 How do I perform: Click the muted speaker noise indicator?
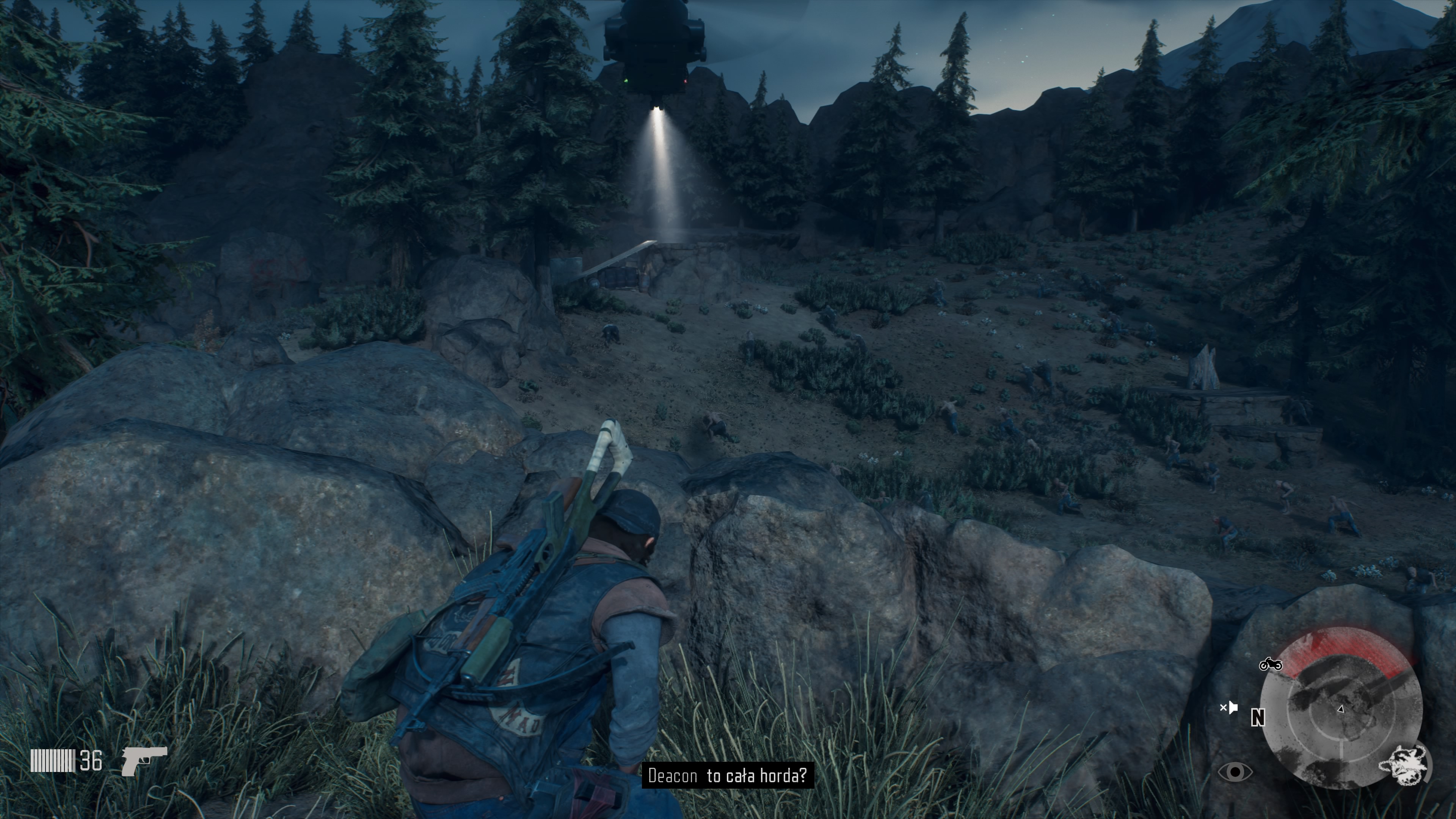coord(1229,708)
